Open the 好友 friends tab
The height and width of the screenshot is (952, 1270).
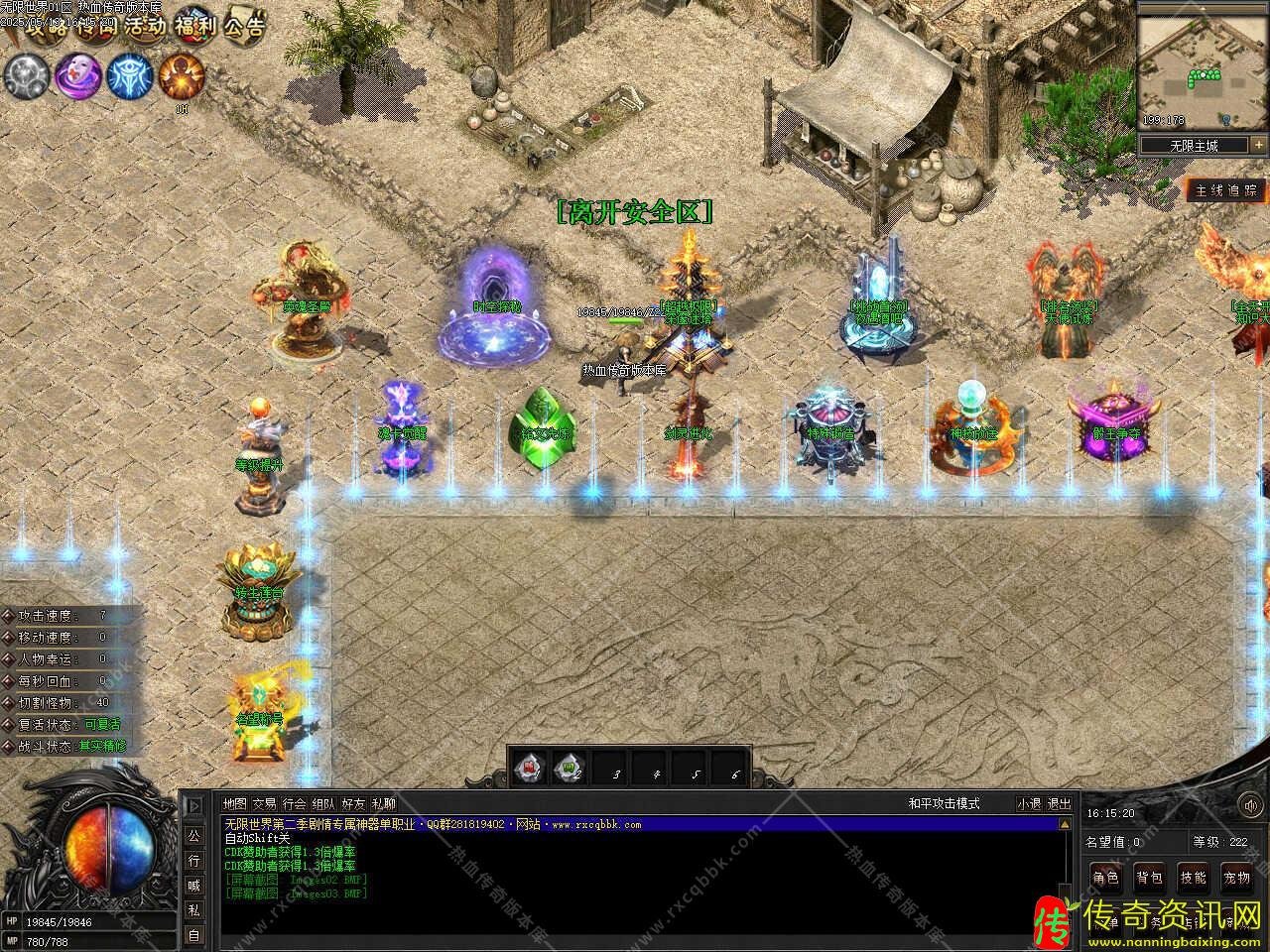pyautogui.click(x=353, y=804)
